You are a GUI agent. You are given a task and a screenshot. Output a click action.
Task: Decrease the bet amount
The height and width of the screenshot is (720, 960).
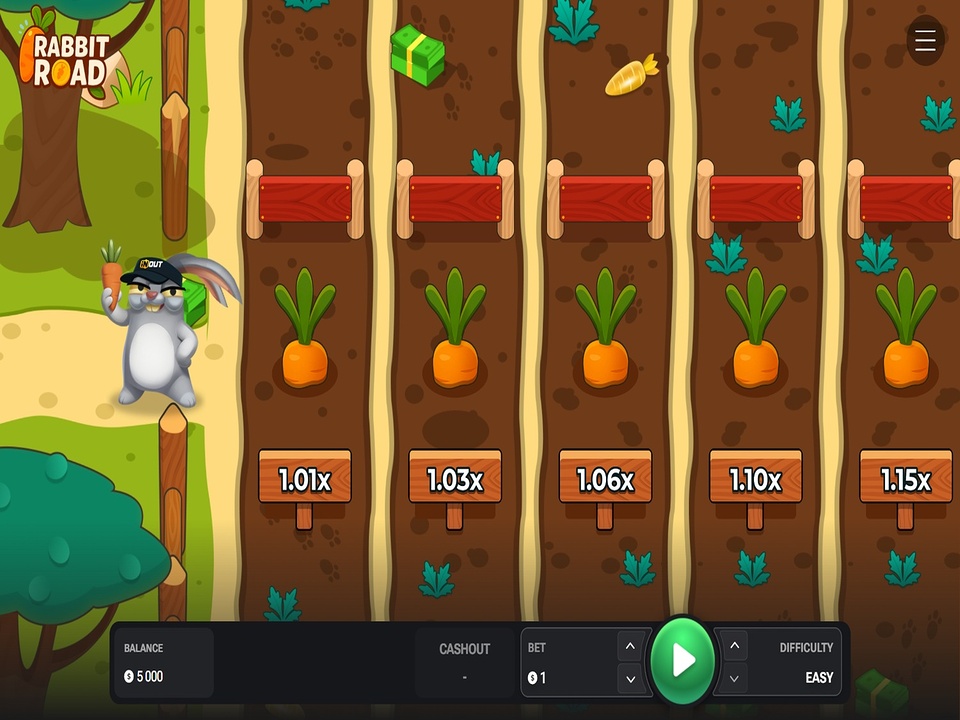(630, 679)
